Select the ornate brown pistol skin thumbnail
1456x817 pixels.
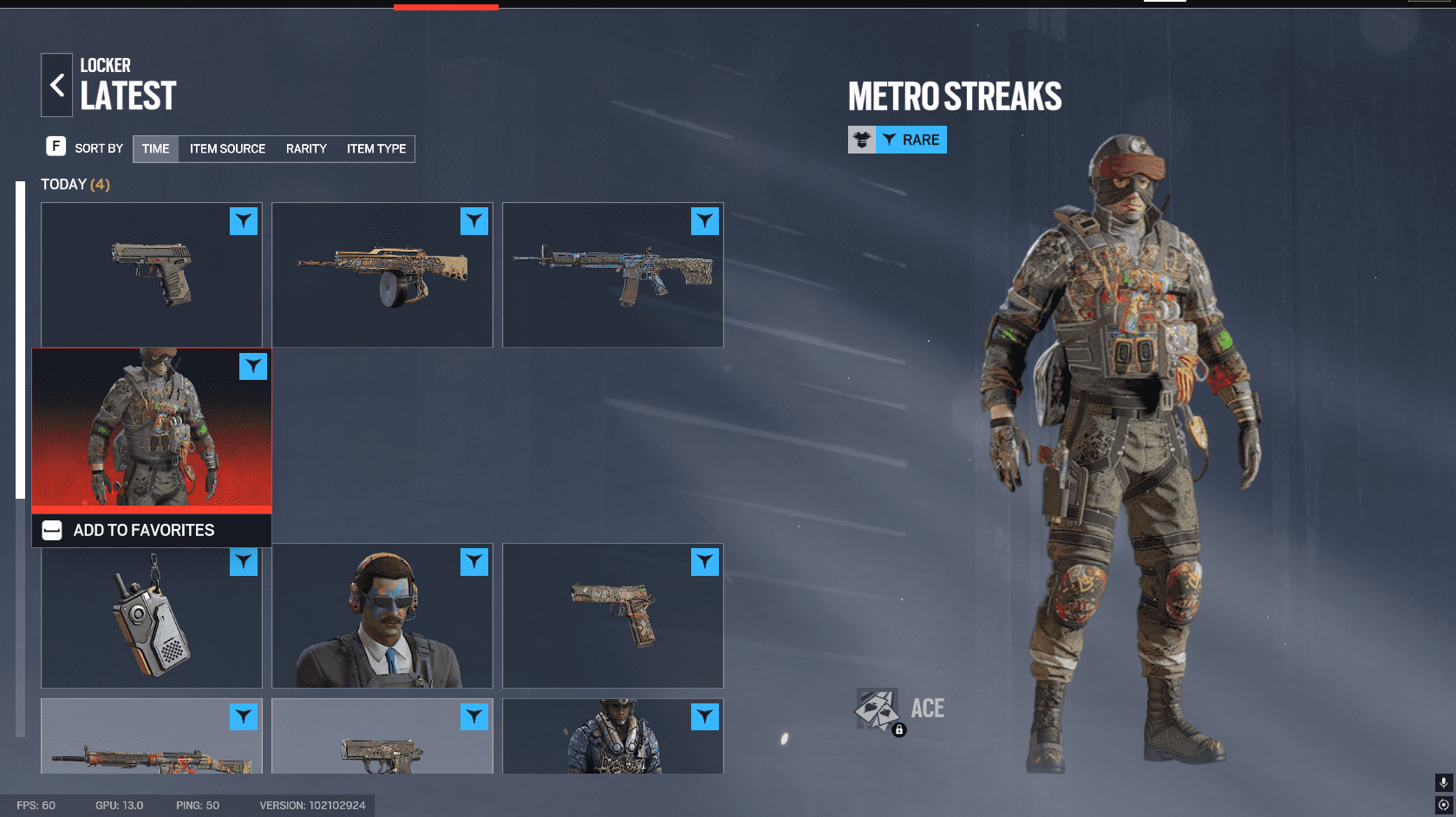612,616
